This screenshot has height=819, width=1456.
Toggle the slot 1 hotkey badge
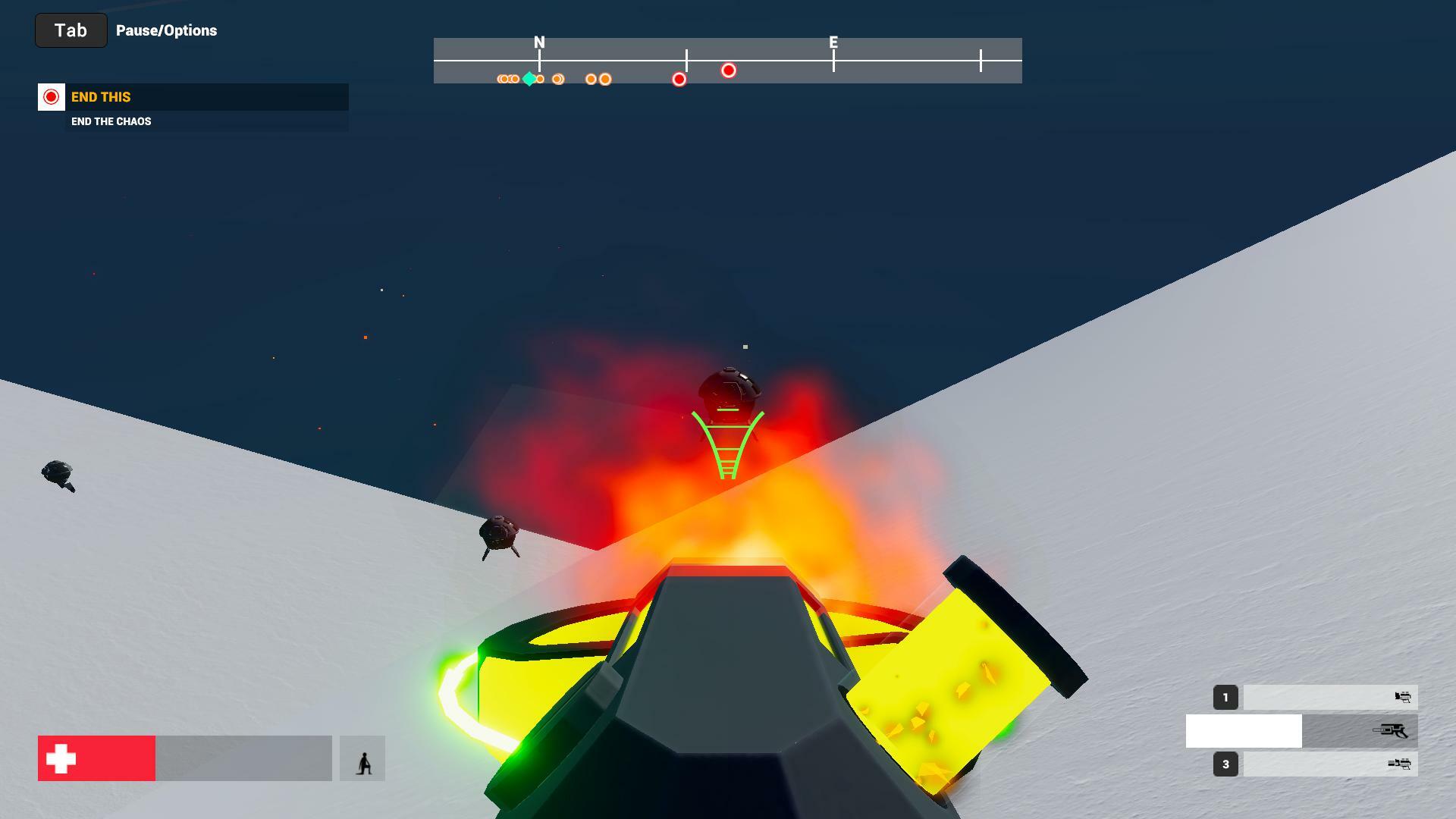coord(1226,697)
